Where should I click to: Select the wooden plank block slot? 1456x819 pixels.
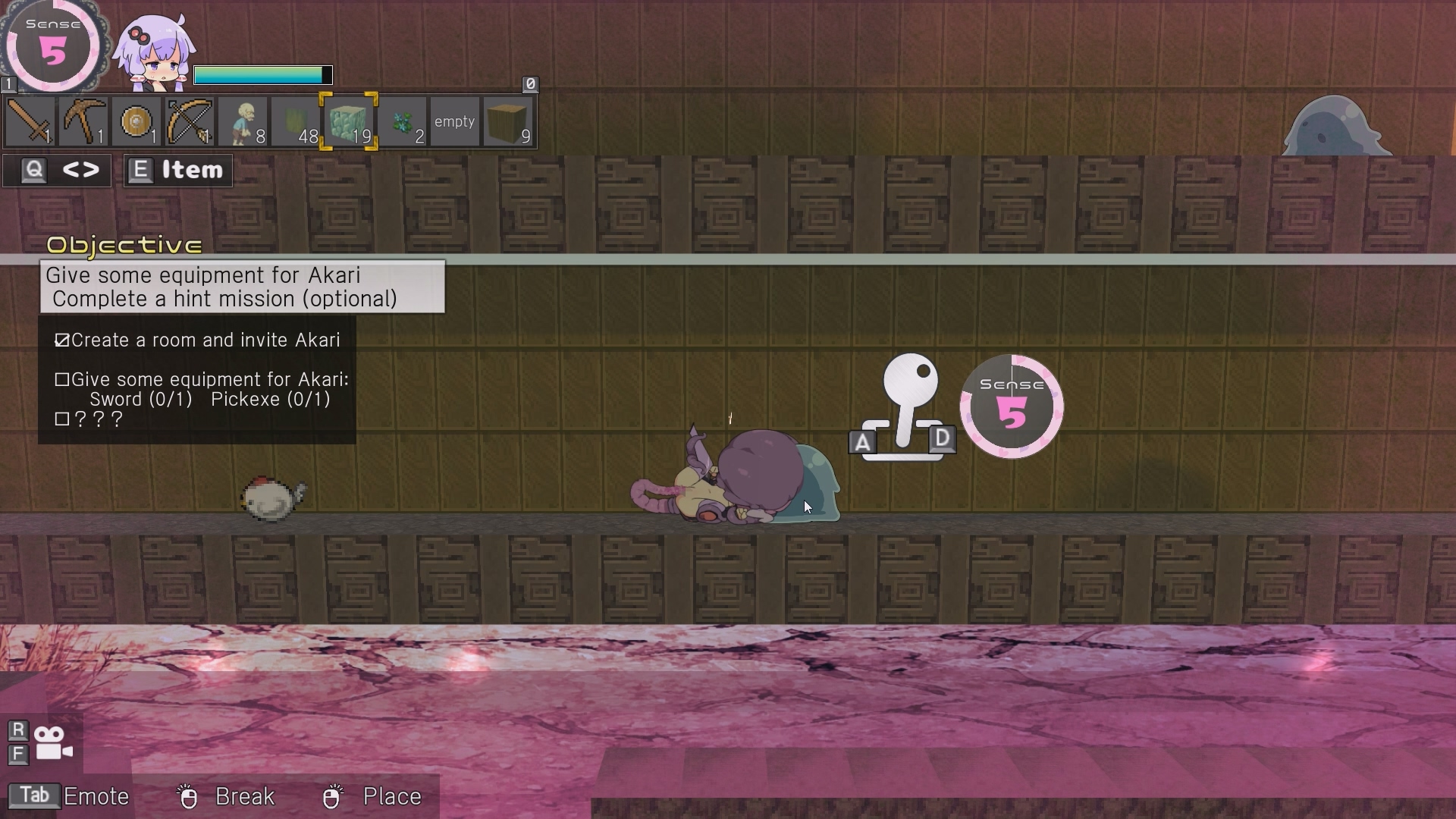pyautogui.click(x=508, y=121)
